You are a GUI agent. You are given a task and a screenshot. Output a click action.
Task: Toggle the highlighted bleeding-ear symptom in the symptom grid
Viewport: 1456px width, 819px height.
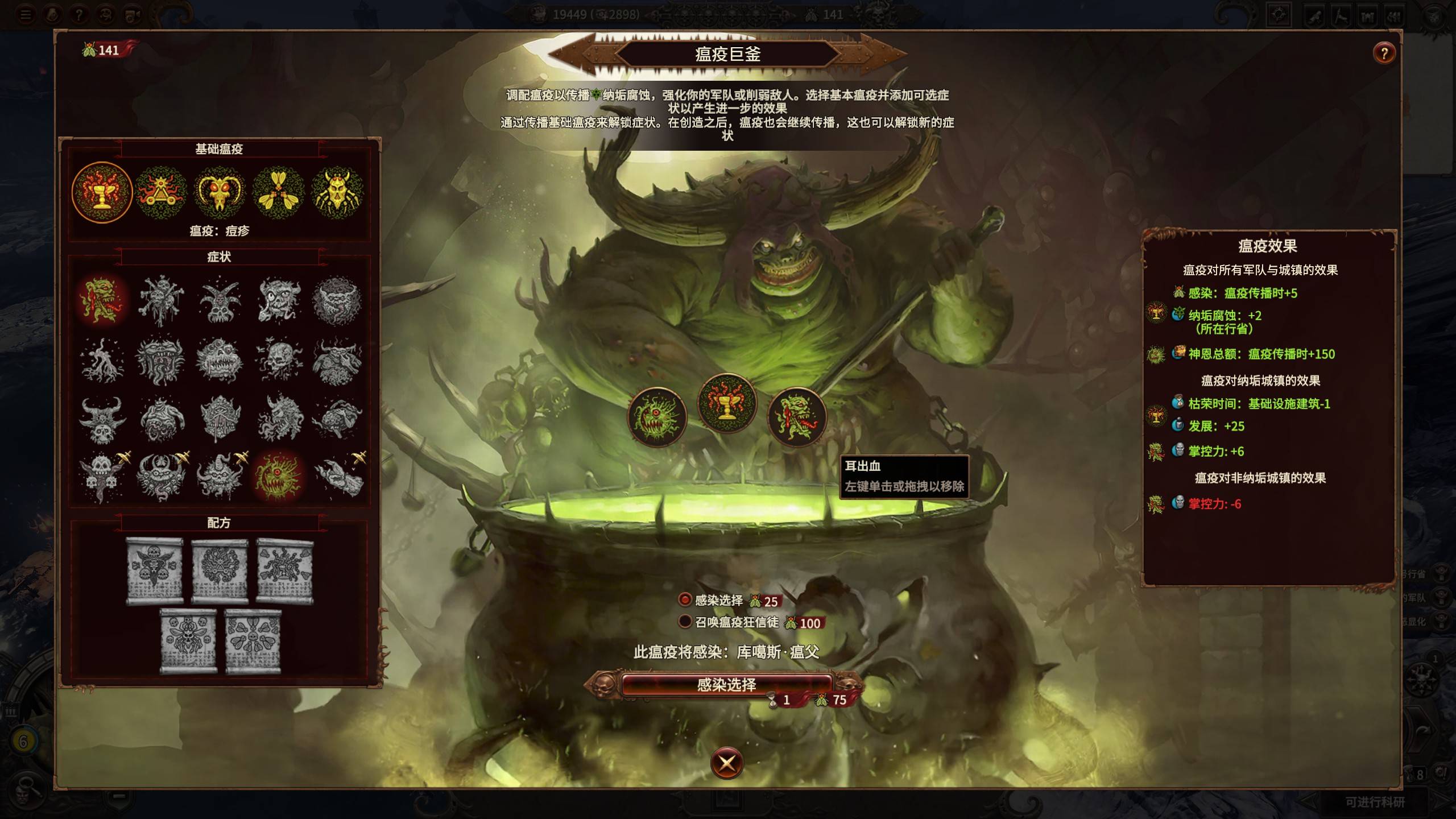click(102, 300)
